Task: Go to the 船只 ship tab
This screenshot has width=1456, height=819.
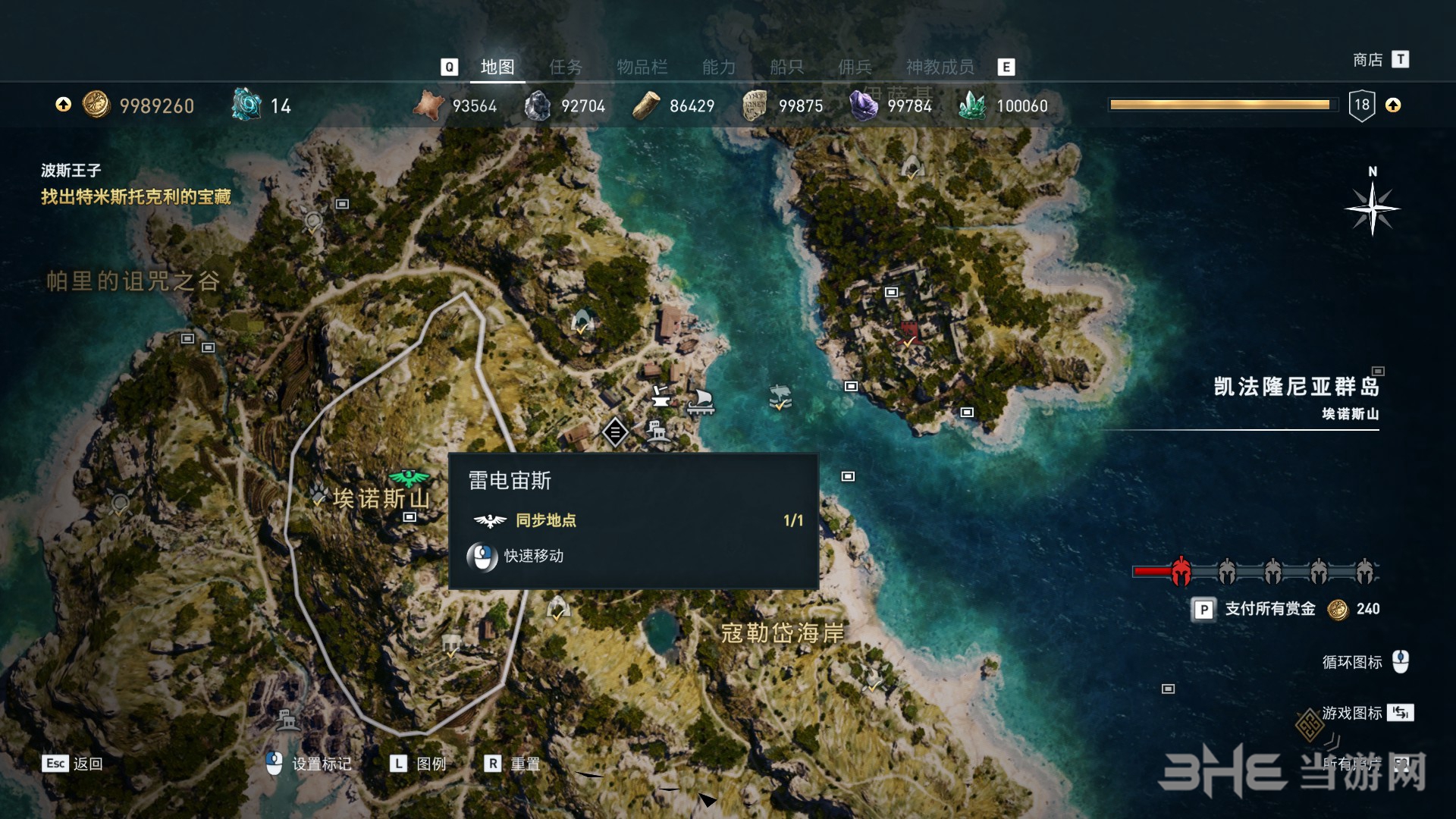Action: coord(786,67)
